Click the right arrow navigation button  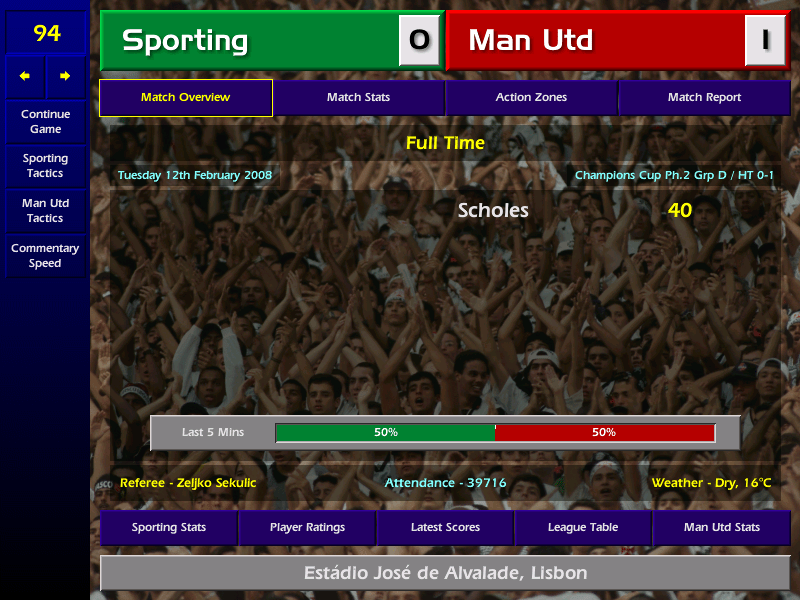(x=66, y=76)
